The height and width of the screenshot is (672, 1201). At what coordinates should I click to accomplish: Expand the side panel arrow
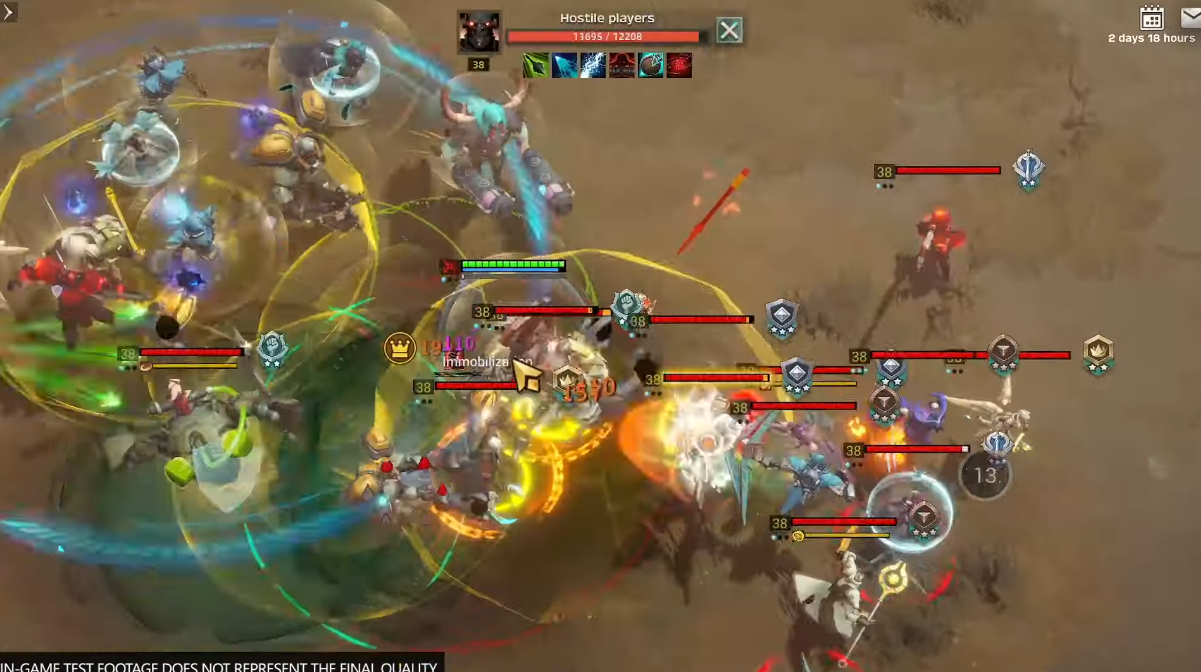point(9,11)
